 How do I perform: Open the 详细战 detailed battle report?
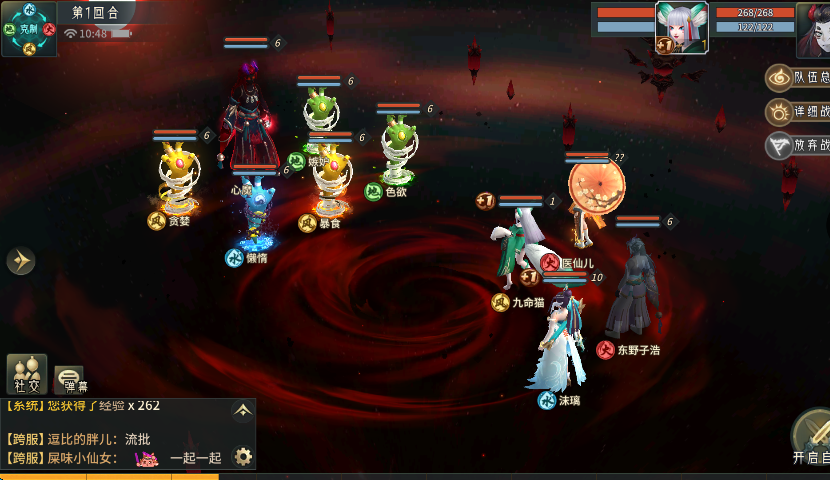(799, 112)
